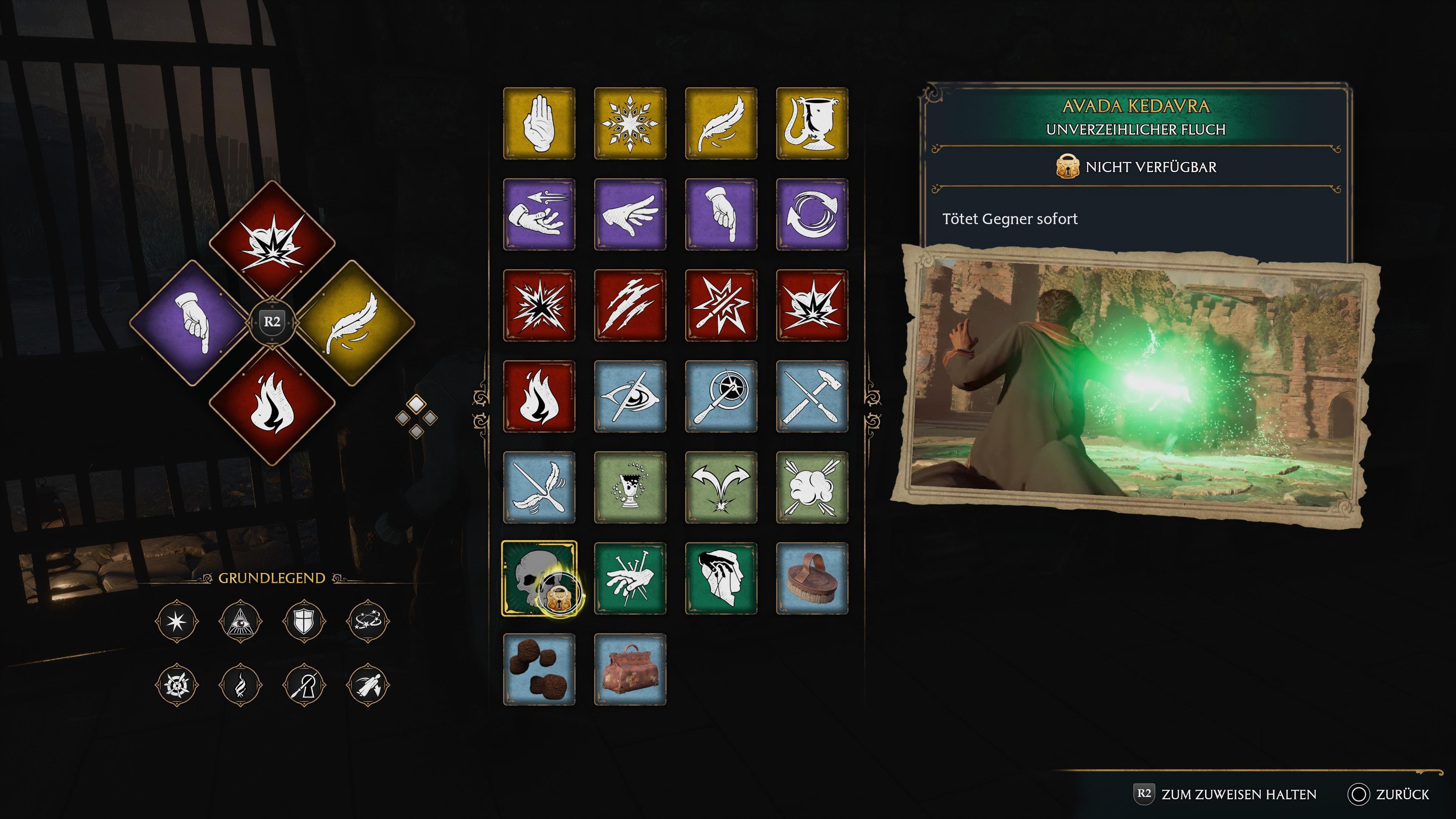Select the Evanesco cloud with arrows spell
The image size is (1456, 819).
812,487
